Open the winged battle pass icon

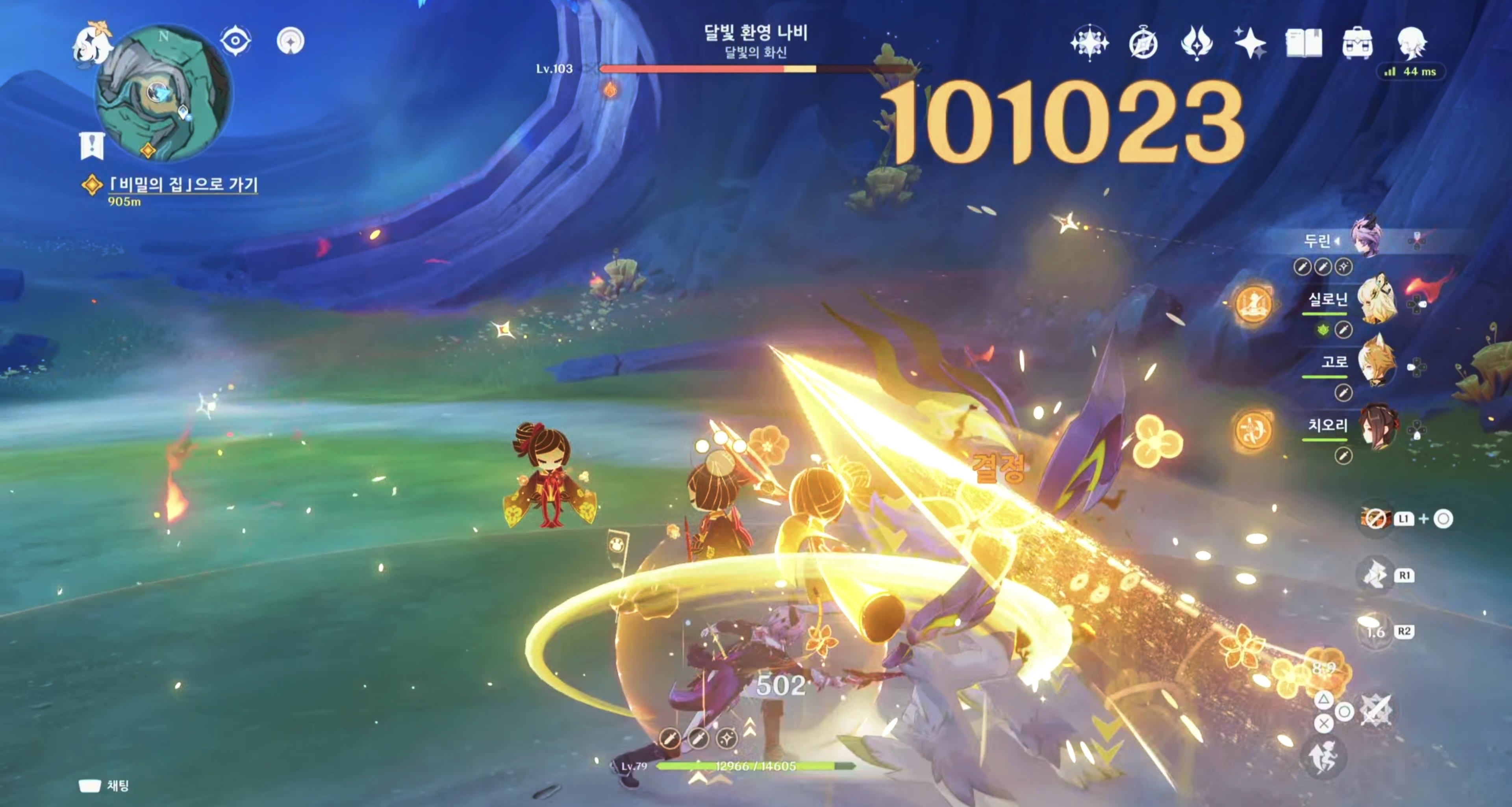(1196, 42)
